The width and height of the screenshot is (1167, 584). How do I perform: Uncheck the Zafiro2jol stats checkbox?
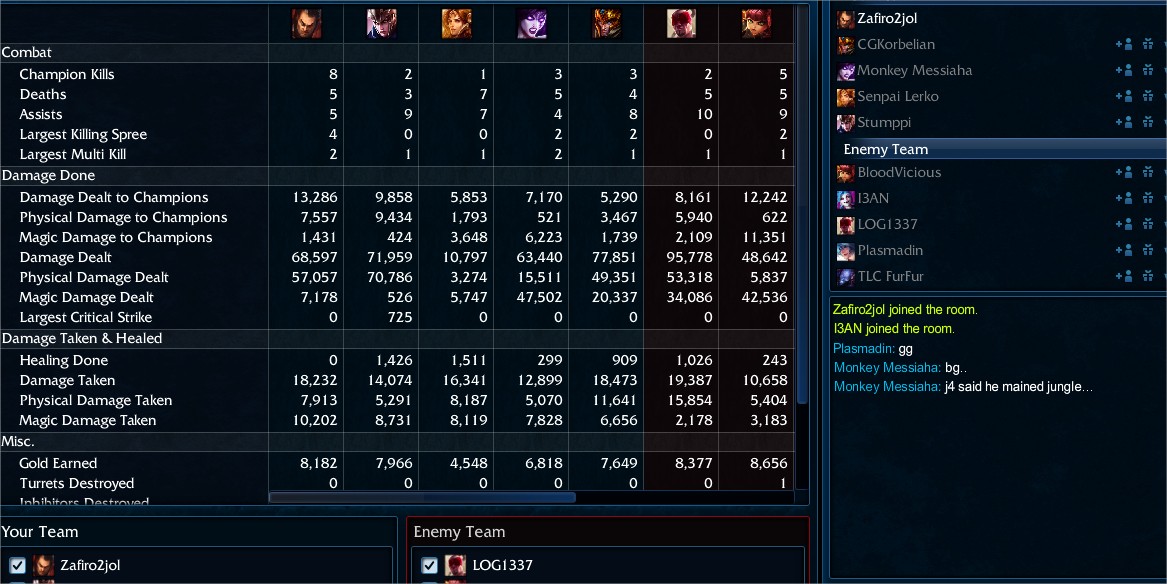click(17, 565)
